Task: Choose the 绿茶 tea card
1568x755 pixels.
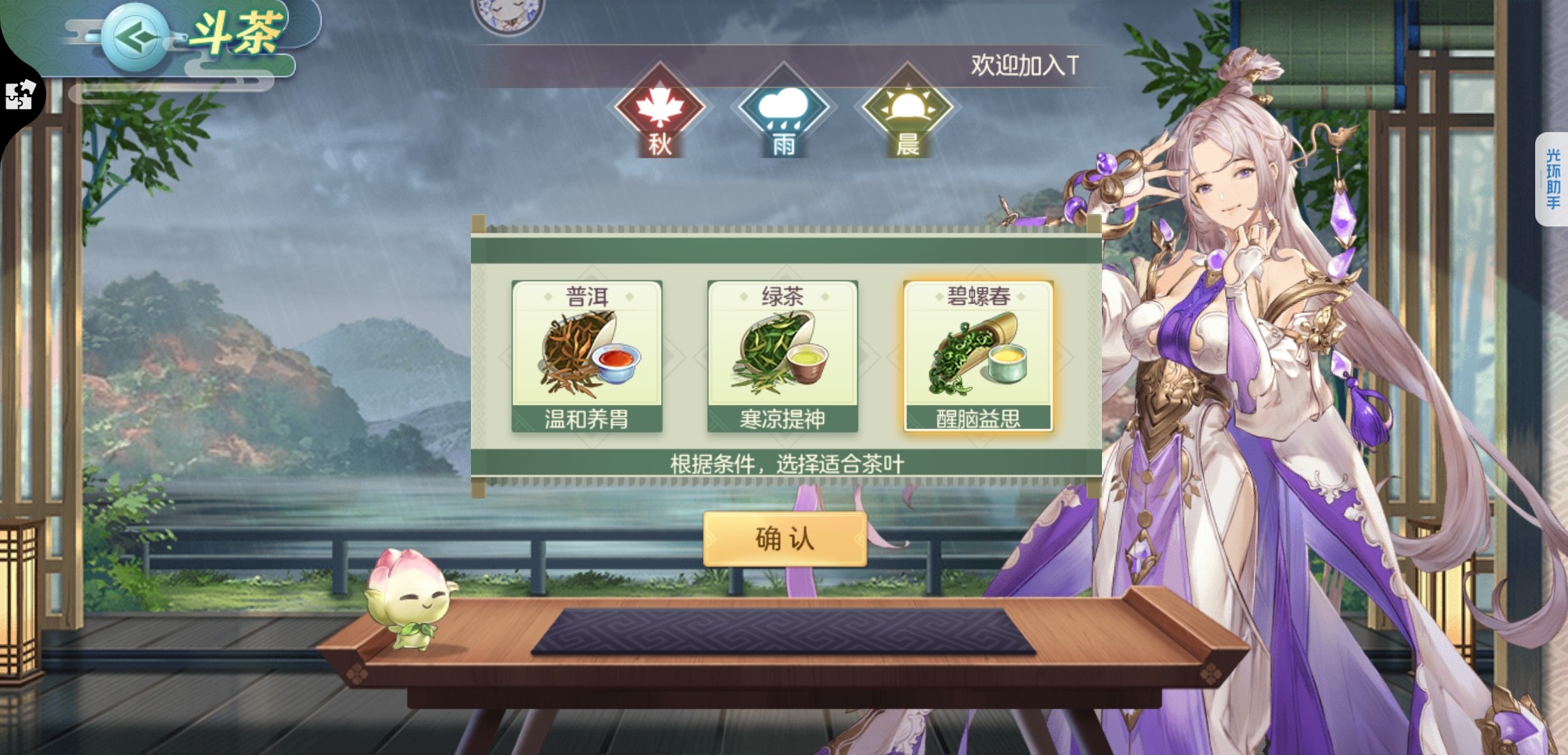Action: (x=783, y=357)
